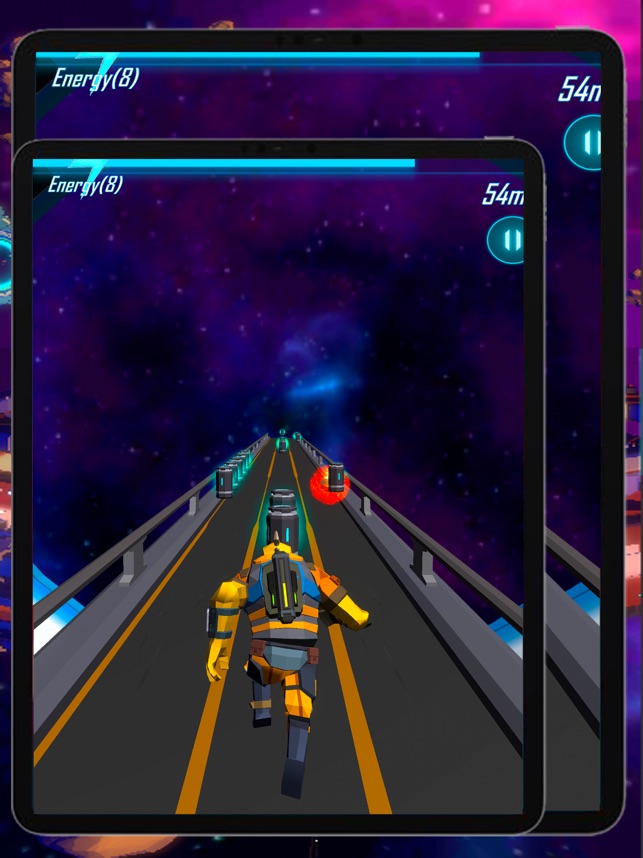
Task: Pause the game on the front tablet
Action: pyautogui.click(x=506, y=240)
